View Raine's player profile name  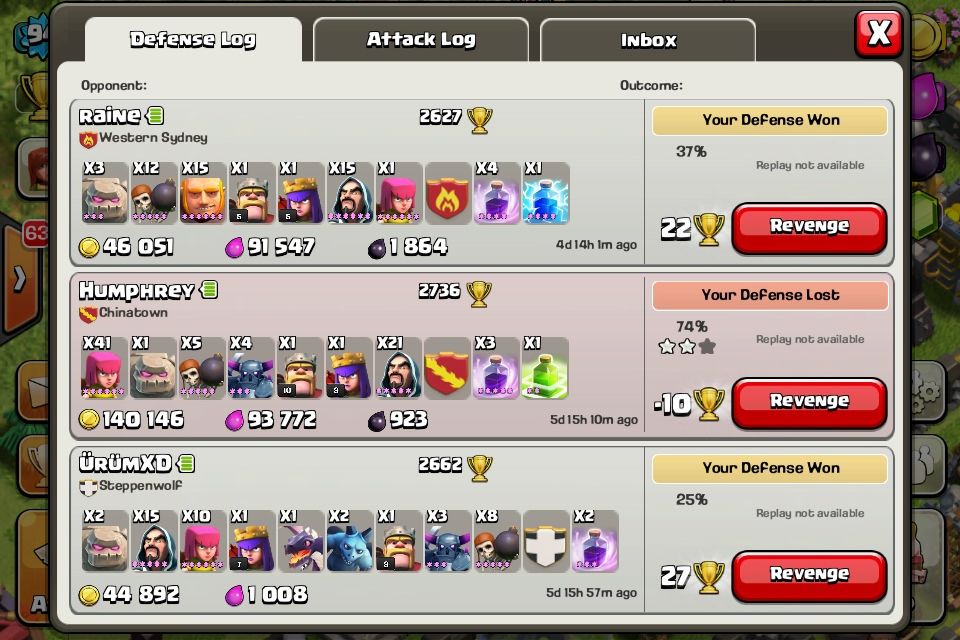(x=110, y=116)
